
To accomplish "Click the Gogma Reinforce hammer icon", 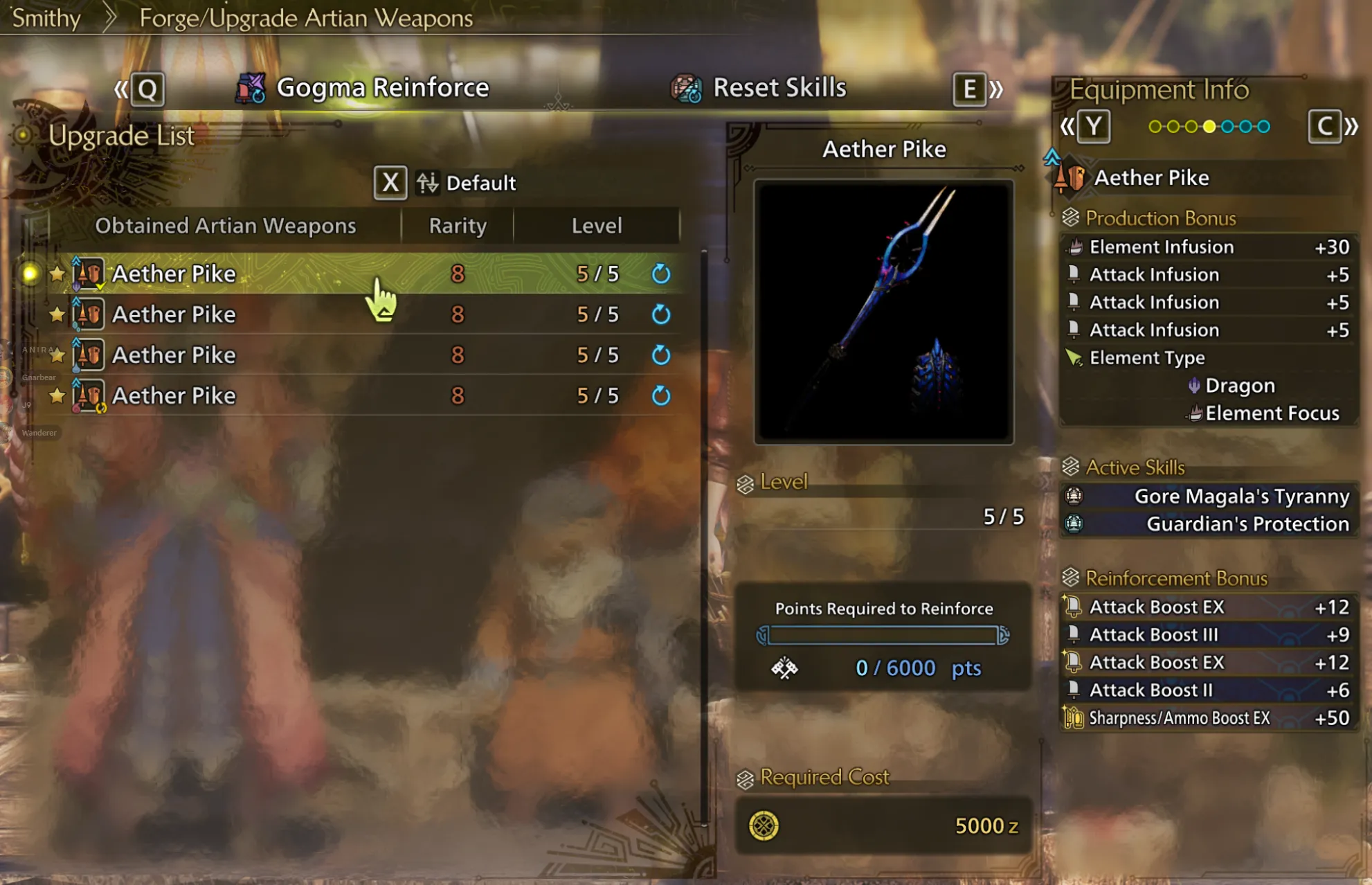I will (x=251, y=87).
